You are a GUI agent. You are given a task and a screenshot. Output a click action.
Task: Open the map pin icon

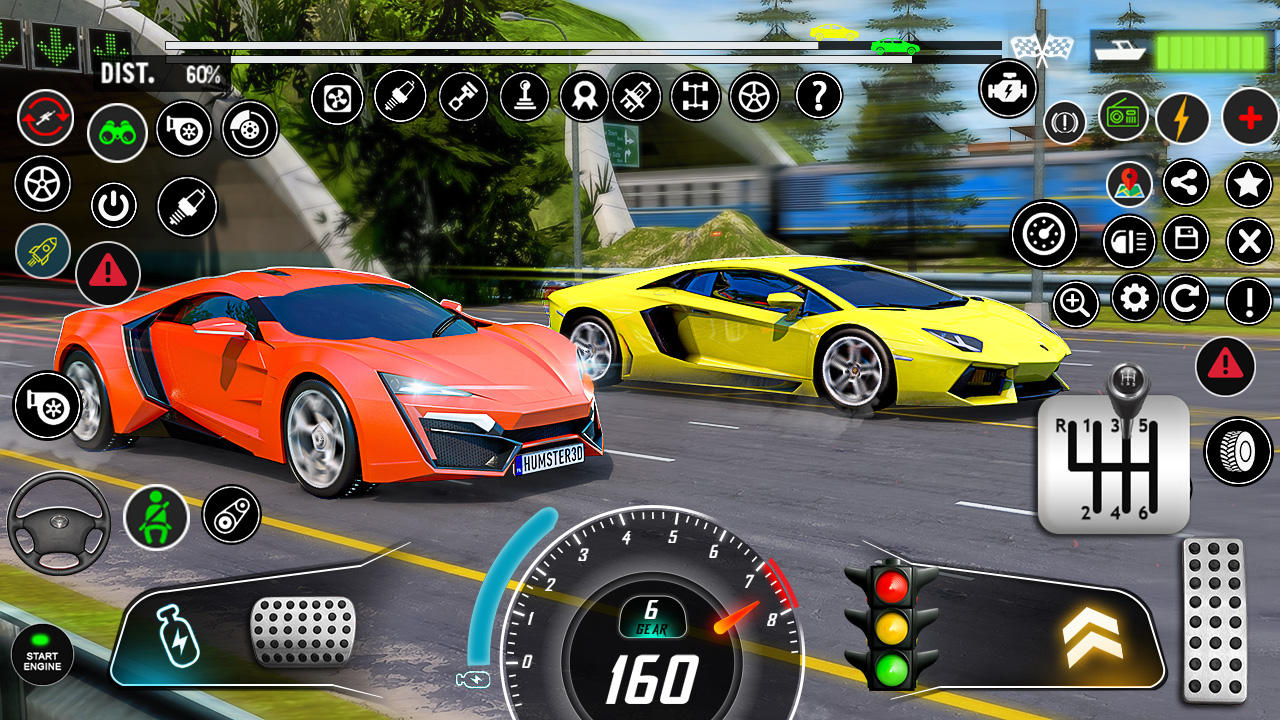[x=1129, y=184]
